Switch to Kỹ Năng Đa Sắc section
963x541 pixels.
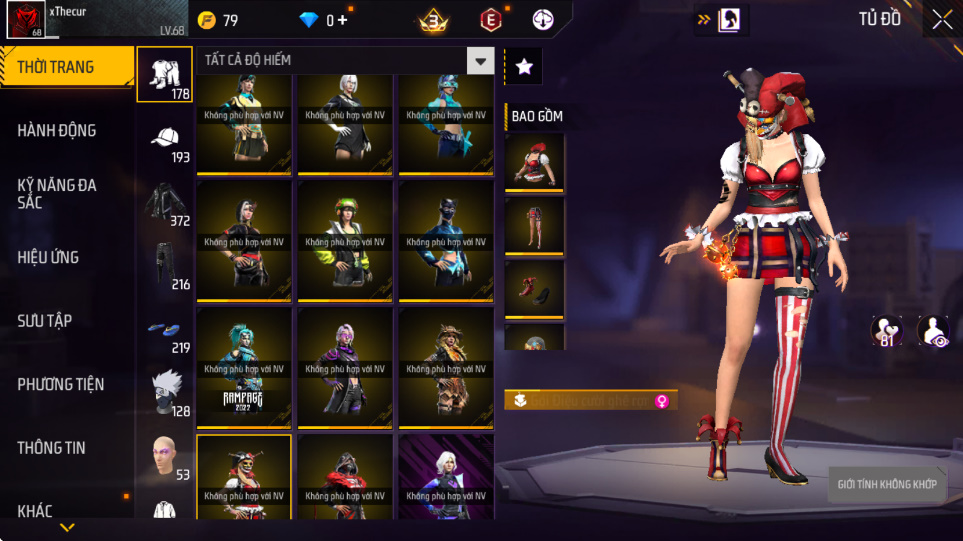point(57,193)
